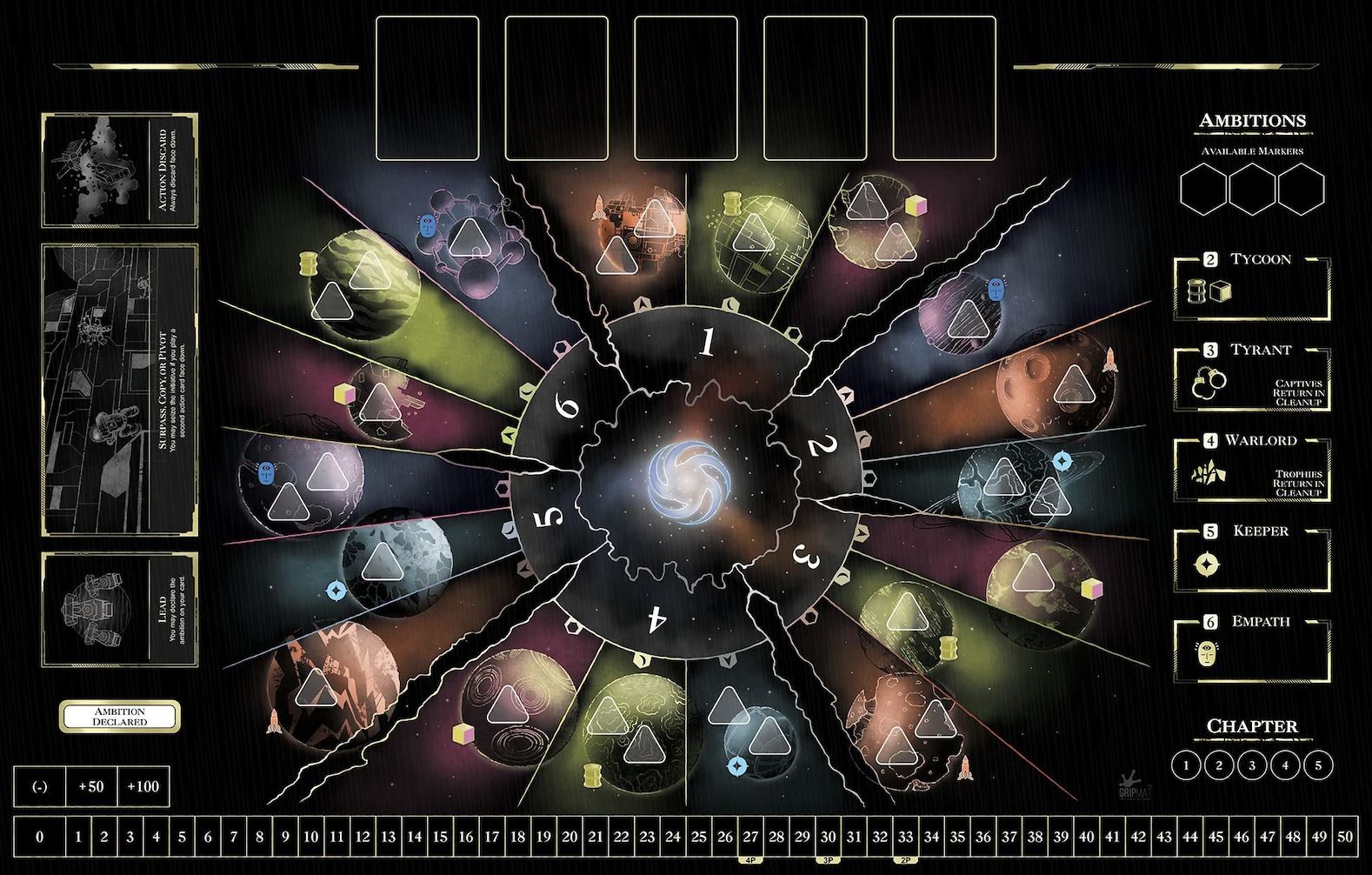Mark chapter 1 on the Chapter track
The height and width of the screenshot is (875, 1372).
click(x=1186, y=765)
